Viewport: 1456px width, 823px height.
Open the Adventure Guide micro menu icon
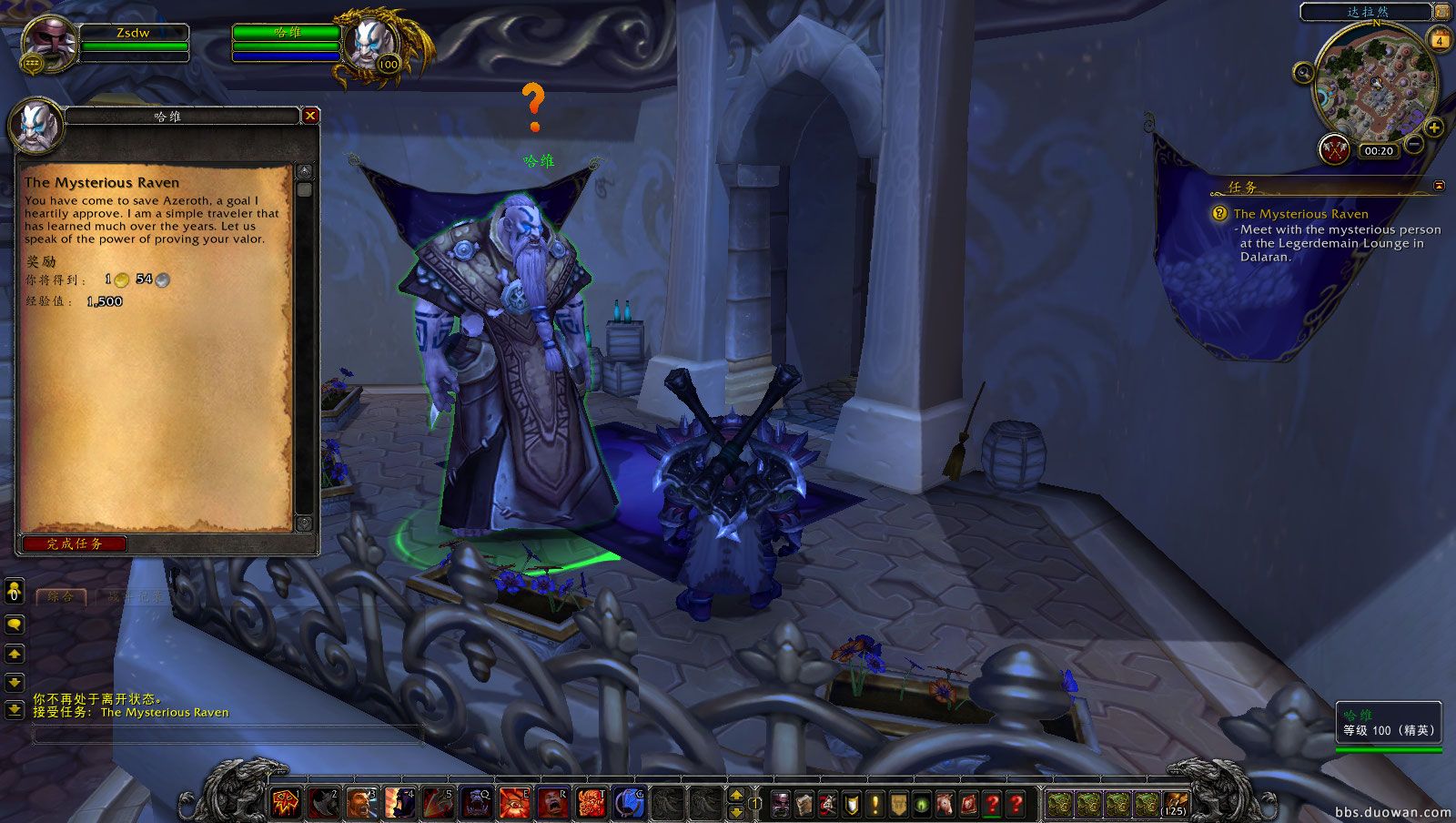[x=968, y=803]
